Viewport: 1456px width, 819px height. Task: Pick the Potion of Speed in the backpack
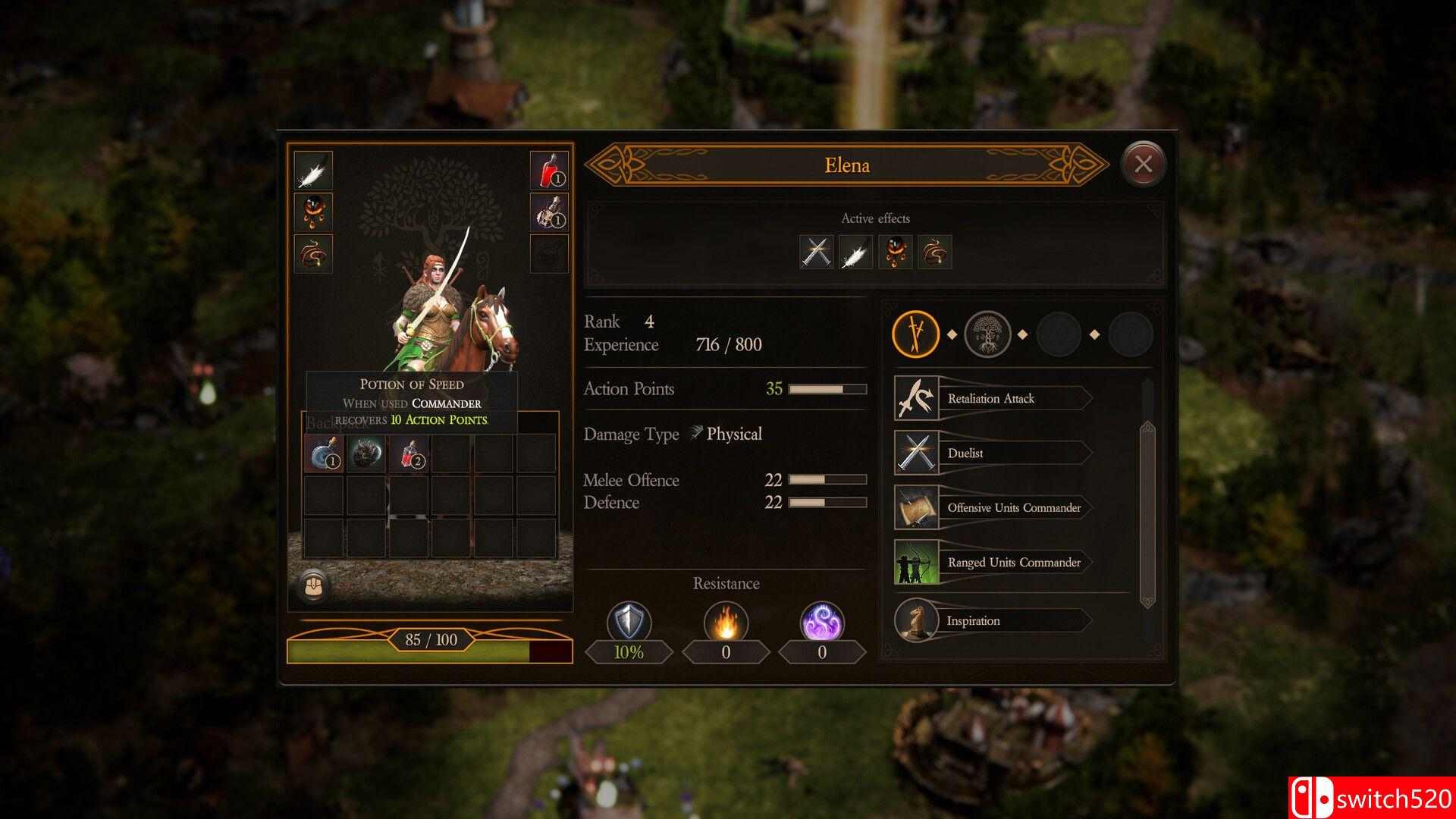323,453
